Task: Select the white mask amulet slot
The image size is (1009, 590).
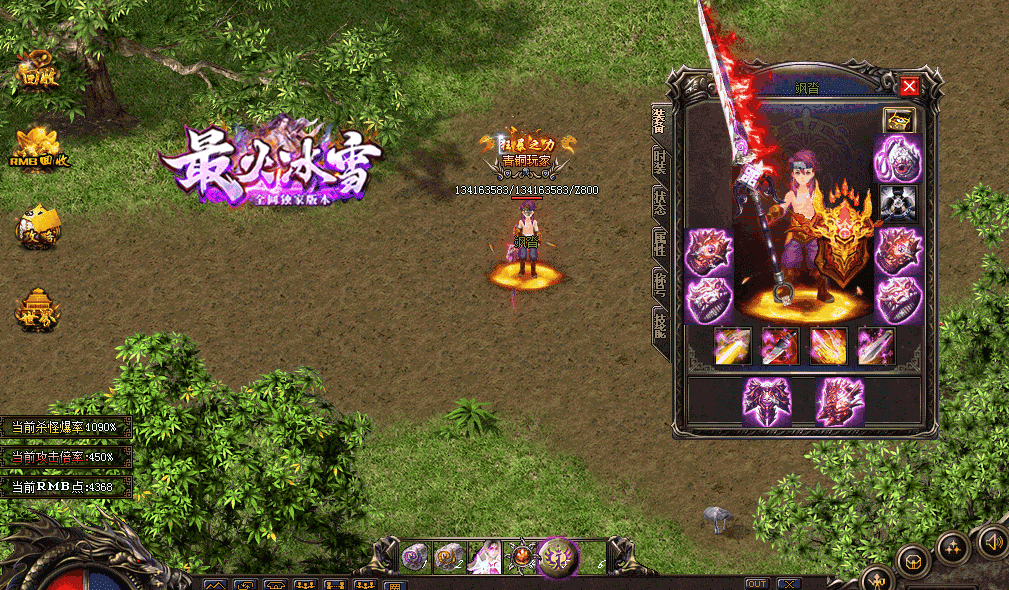Action: (x=898, y=159)
